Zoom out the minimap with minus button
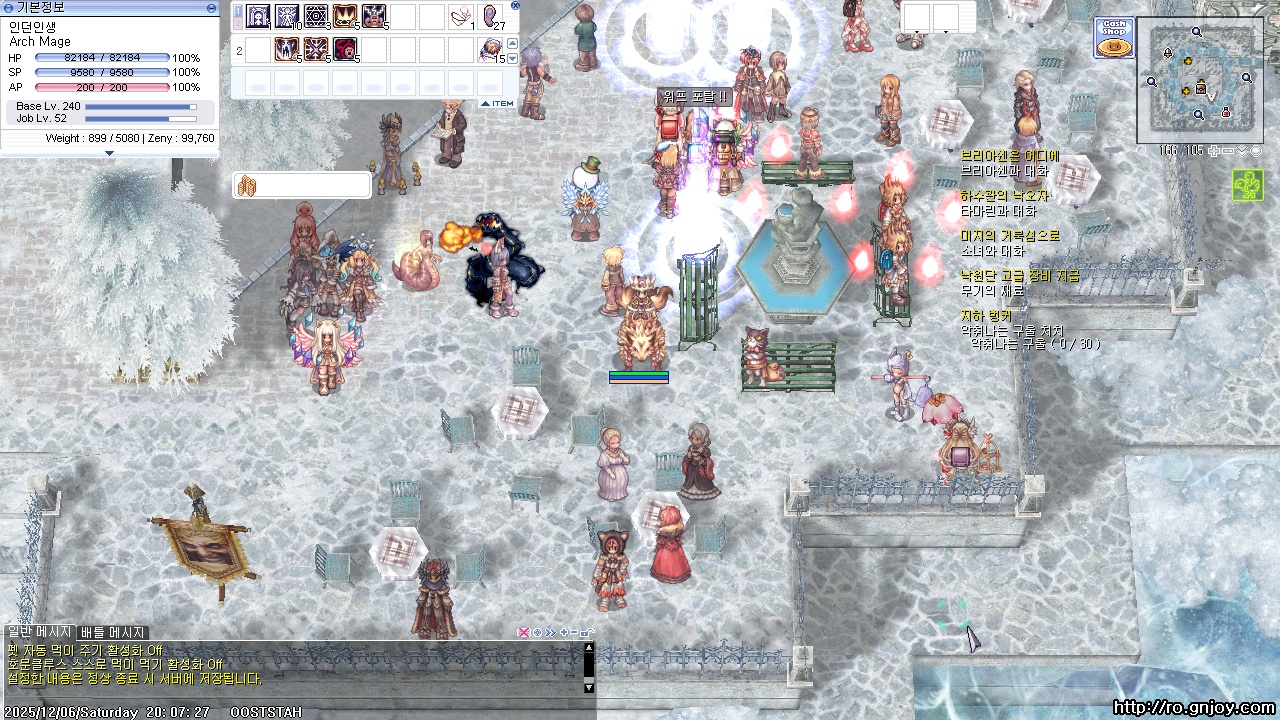The height and width of the screenshot is (720, 1280). (x=1227, y=151)
